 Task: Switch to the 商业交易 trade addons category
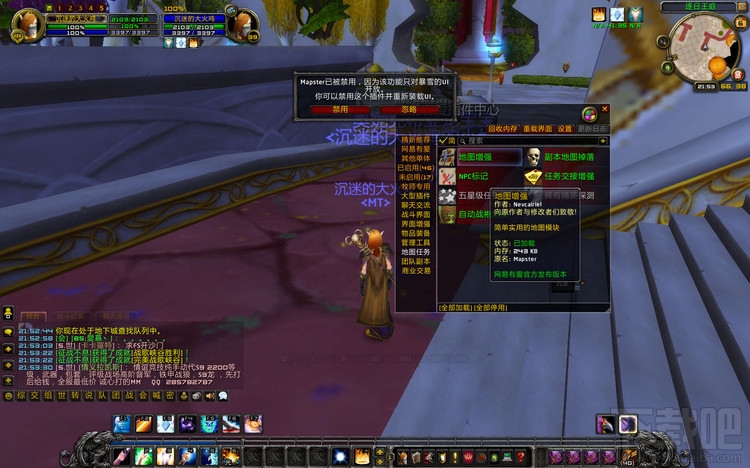point(415,271)
